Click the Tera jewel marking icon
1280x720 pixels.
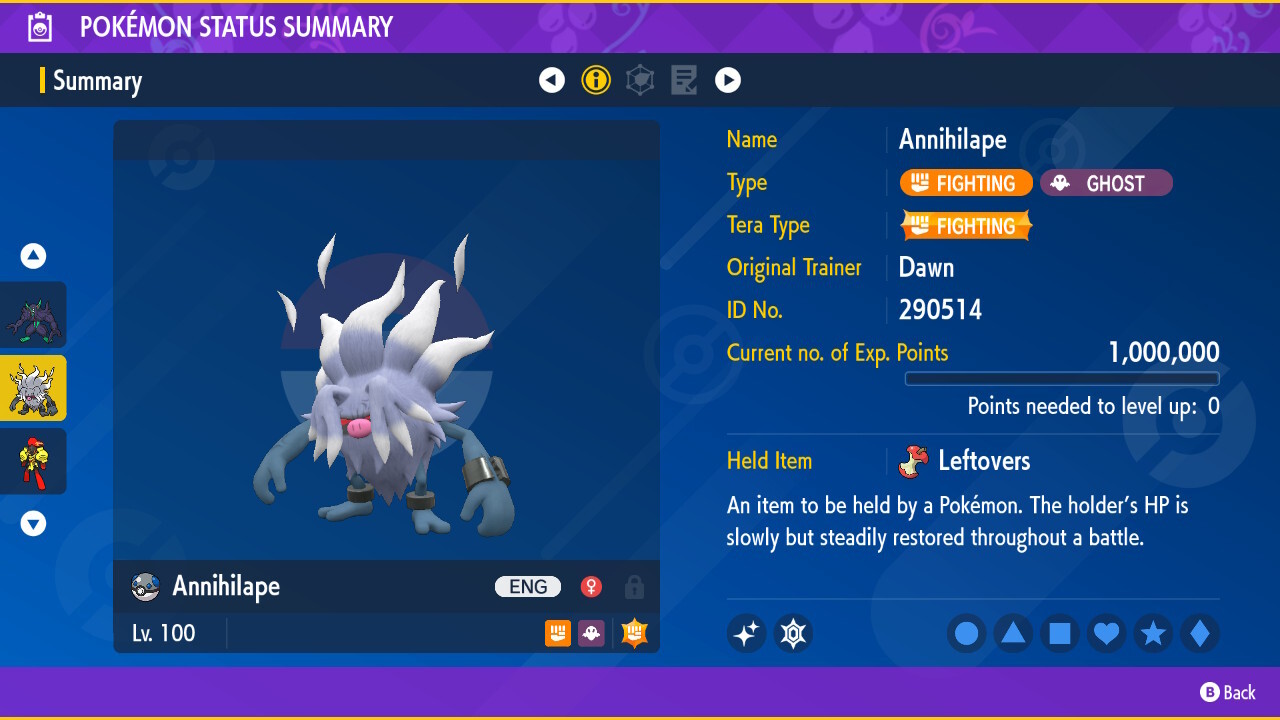pos(793,633)
